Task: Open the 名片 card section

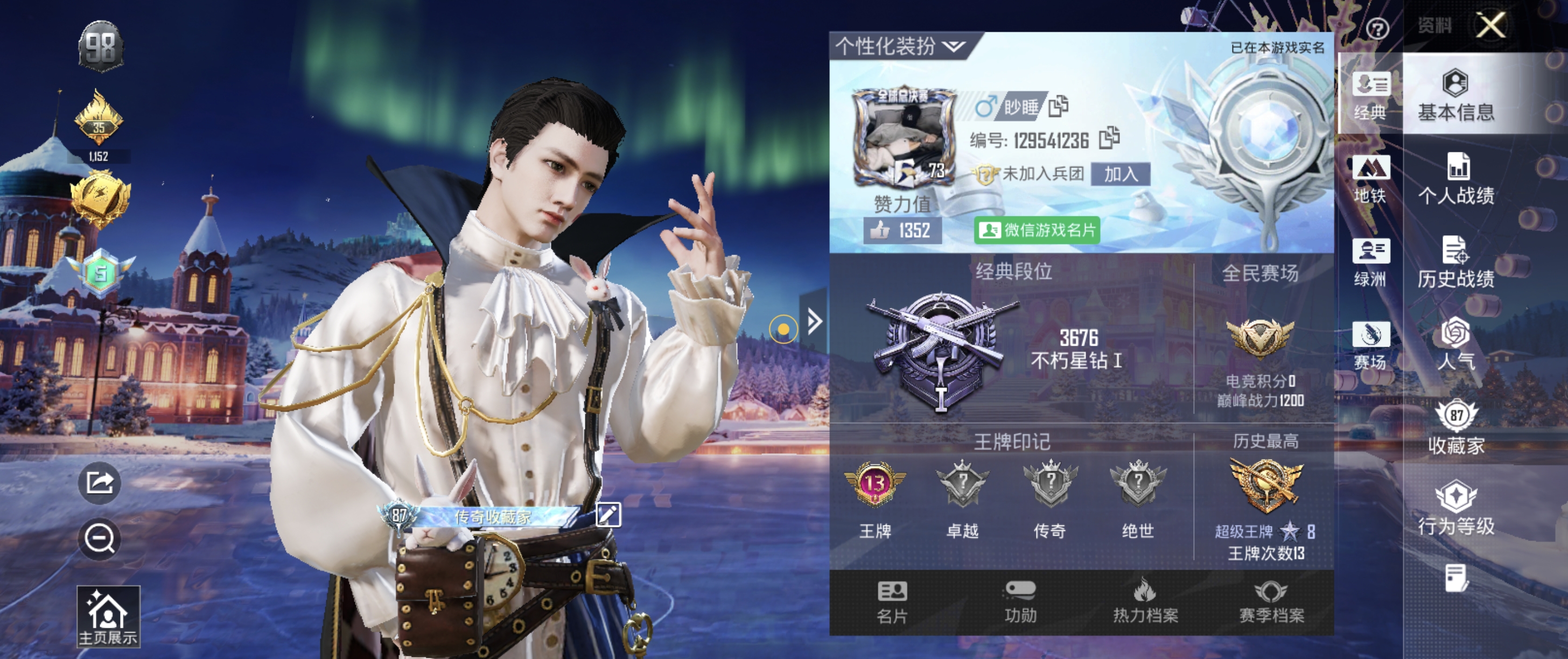Action: (x=892, y=602)
